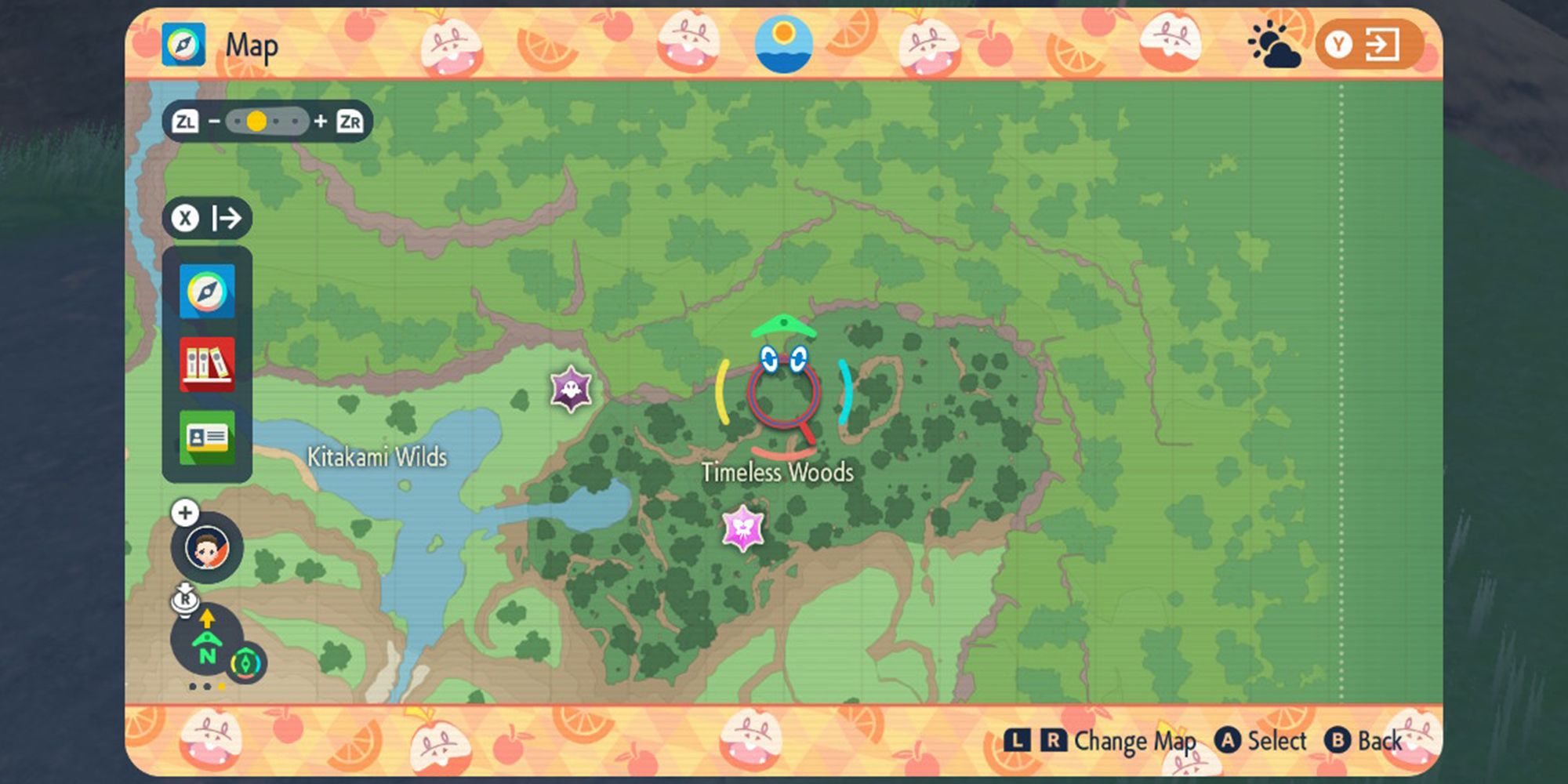Viewport: 1568px width, 784px height.
Task: Expand zoom options with the + icon above avatar
Action: coord(183,513)
